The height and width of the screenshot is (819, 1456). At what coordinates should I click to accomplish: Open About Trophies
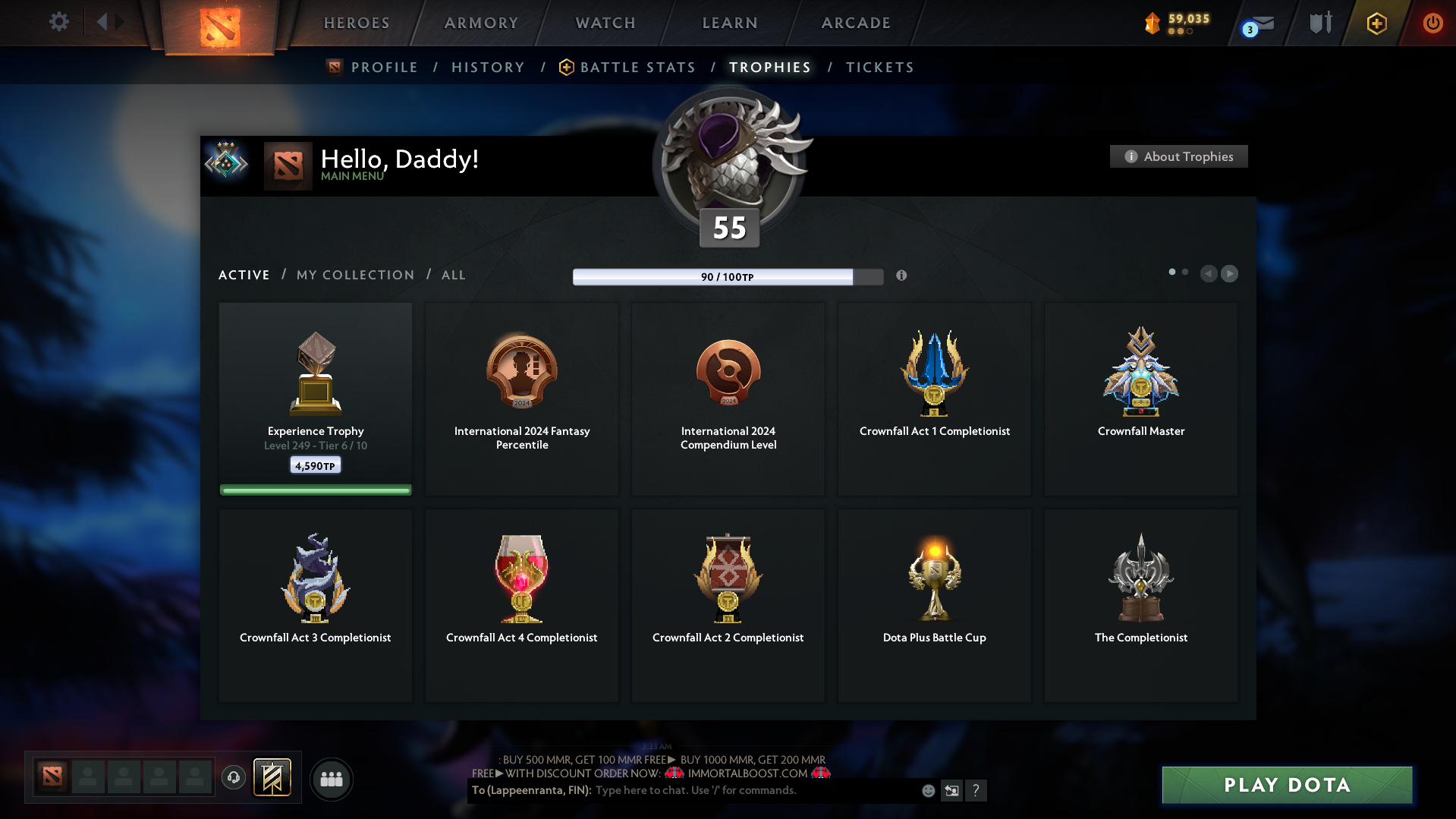coord(1178,156)
